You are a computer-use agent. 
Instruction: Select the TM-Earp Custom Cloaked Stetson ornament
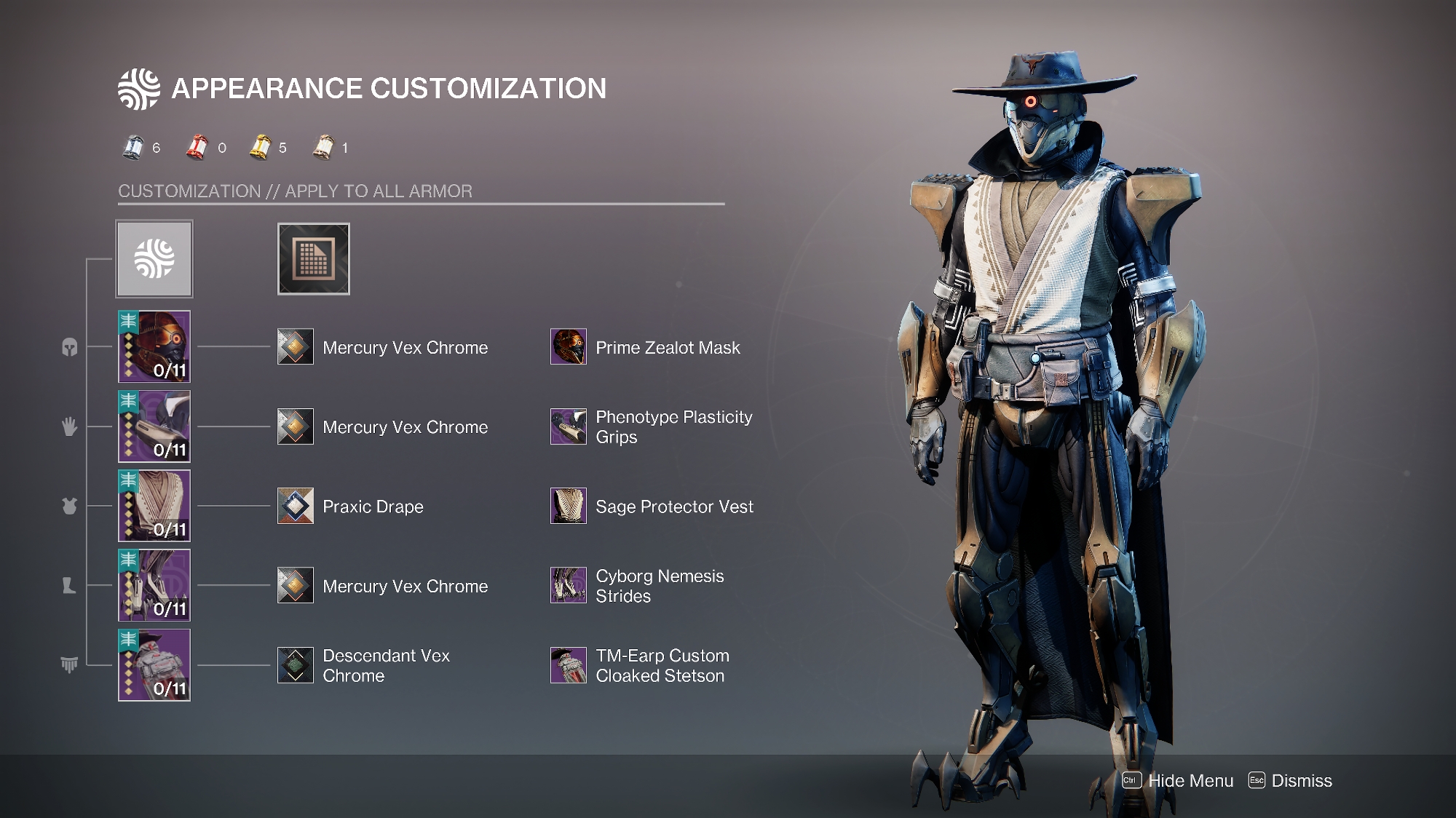pyautogui.click(x=569, y=665)
